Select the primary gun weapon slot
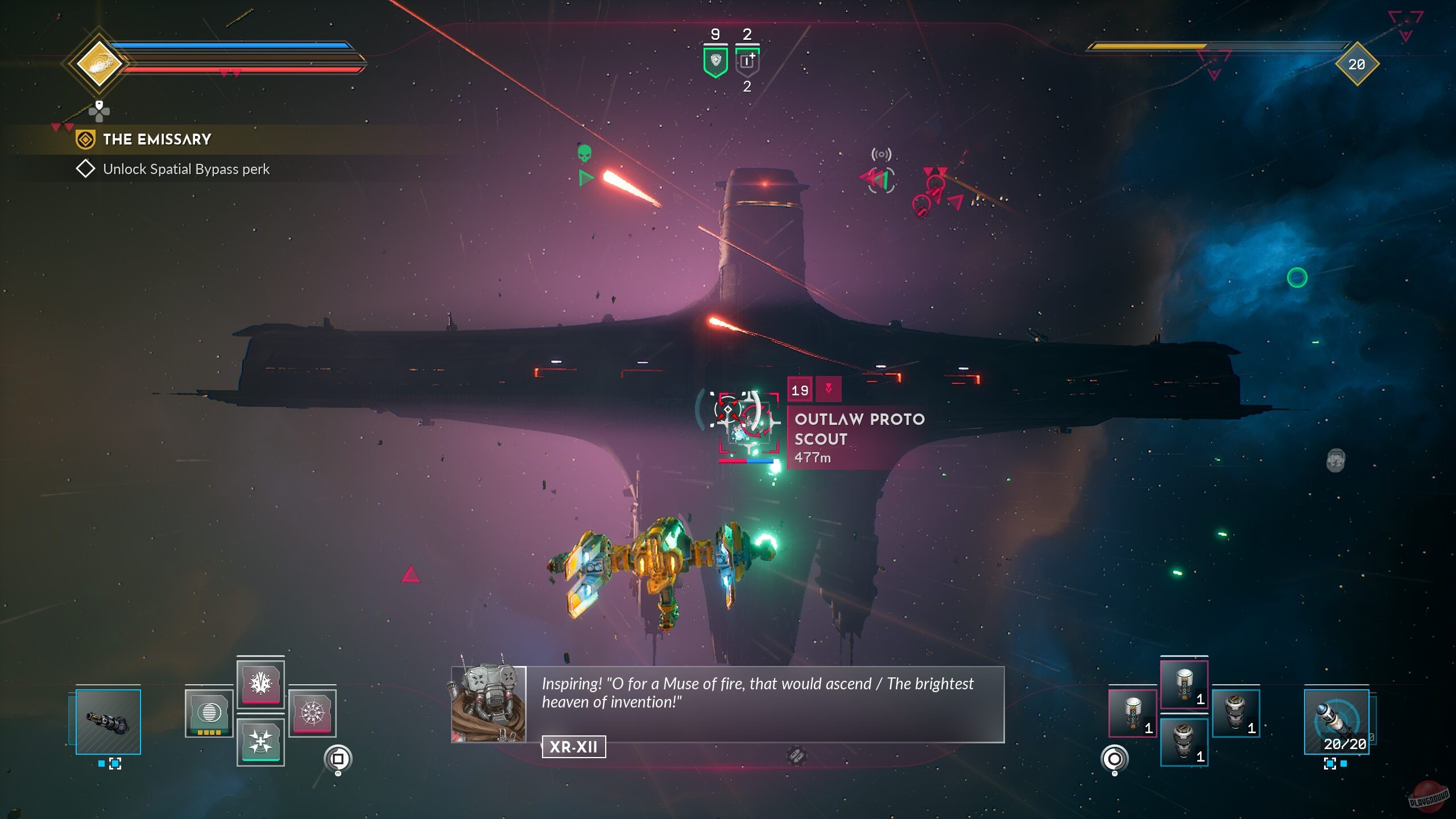 108,721
